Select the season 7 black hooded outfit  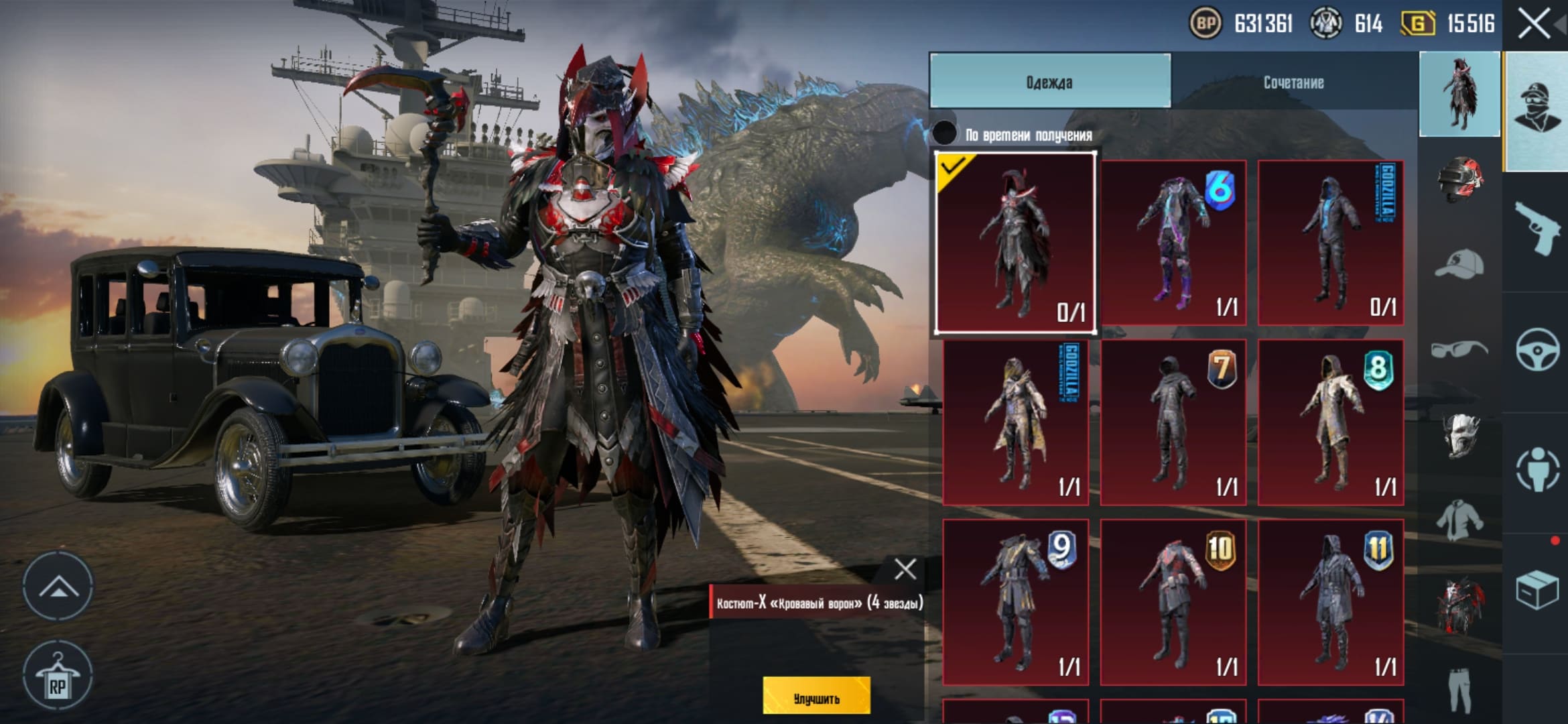pos(1173,422)
